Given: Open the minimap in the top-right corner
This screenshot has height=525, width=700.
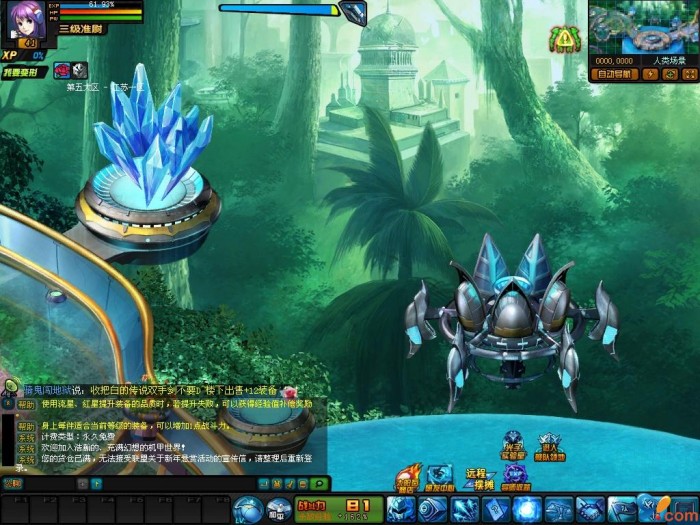Looking at the screenshot, I should [640, 27].
